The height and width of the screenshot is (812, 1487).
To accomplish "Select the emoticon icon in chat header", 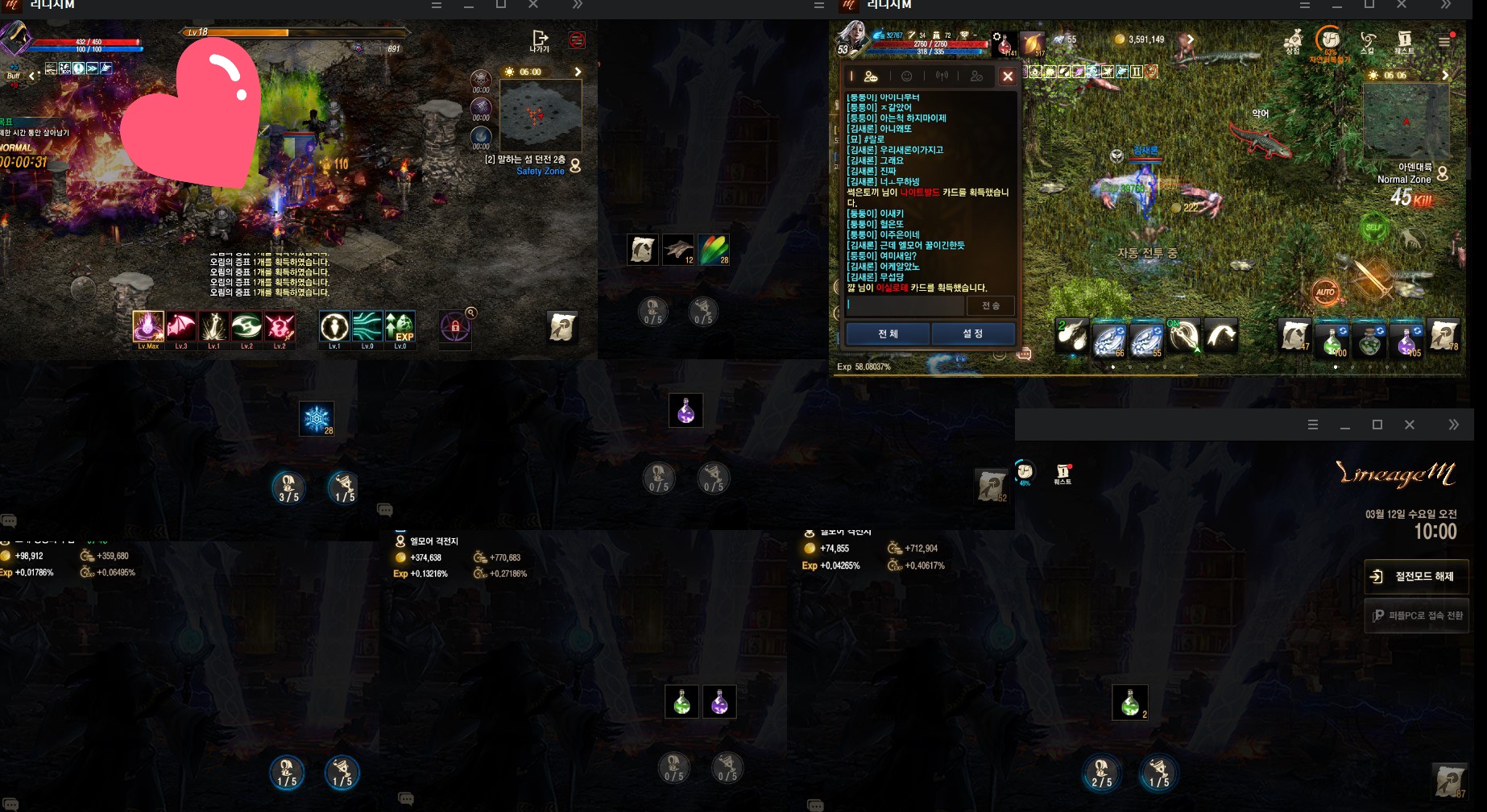I will tap(907, 77).
